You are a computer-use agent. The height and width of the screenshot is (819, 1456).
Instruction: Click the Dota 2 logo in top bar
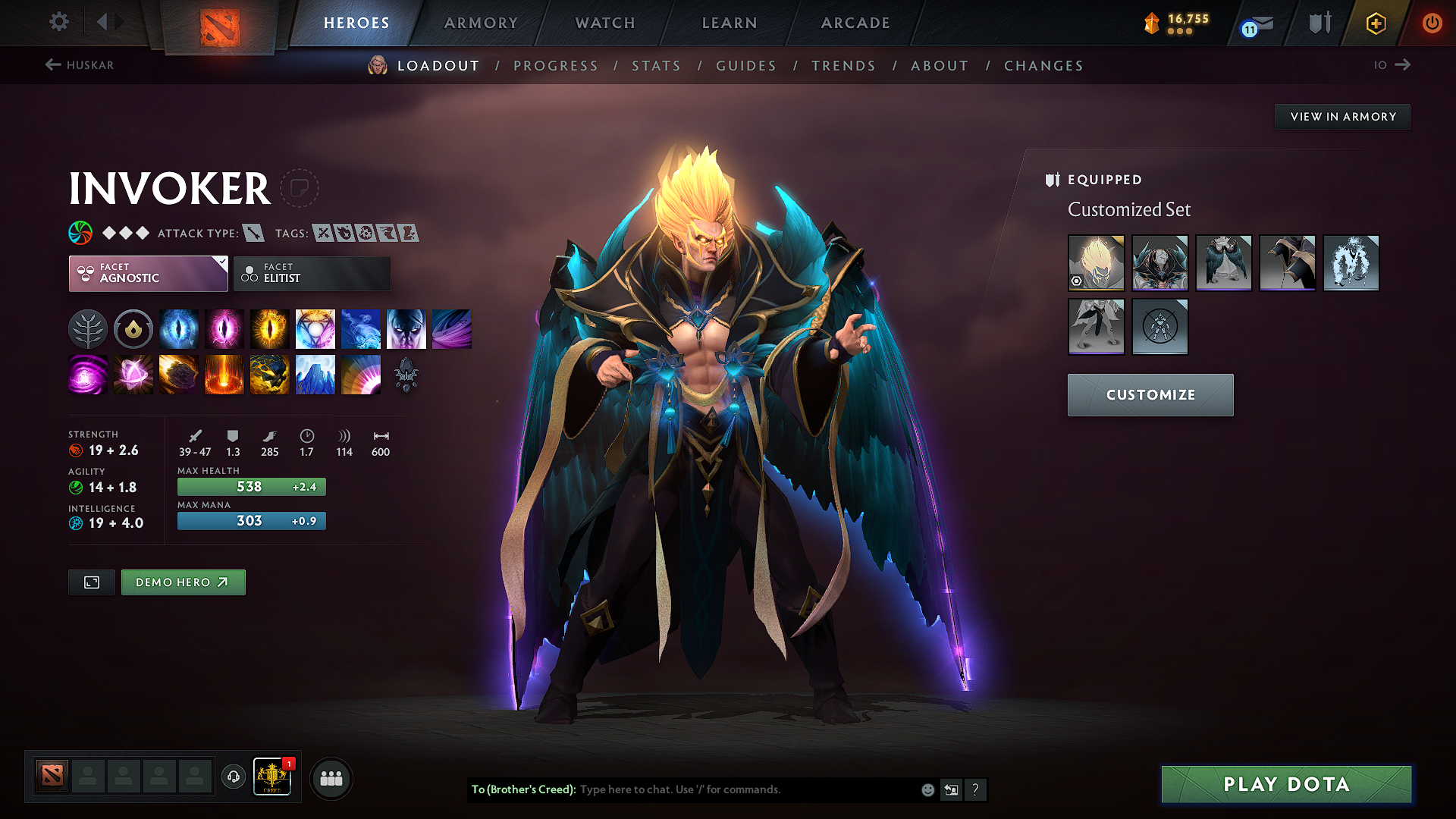[219, 23]
